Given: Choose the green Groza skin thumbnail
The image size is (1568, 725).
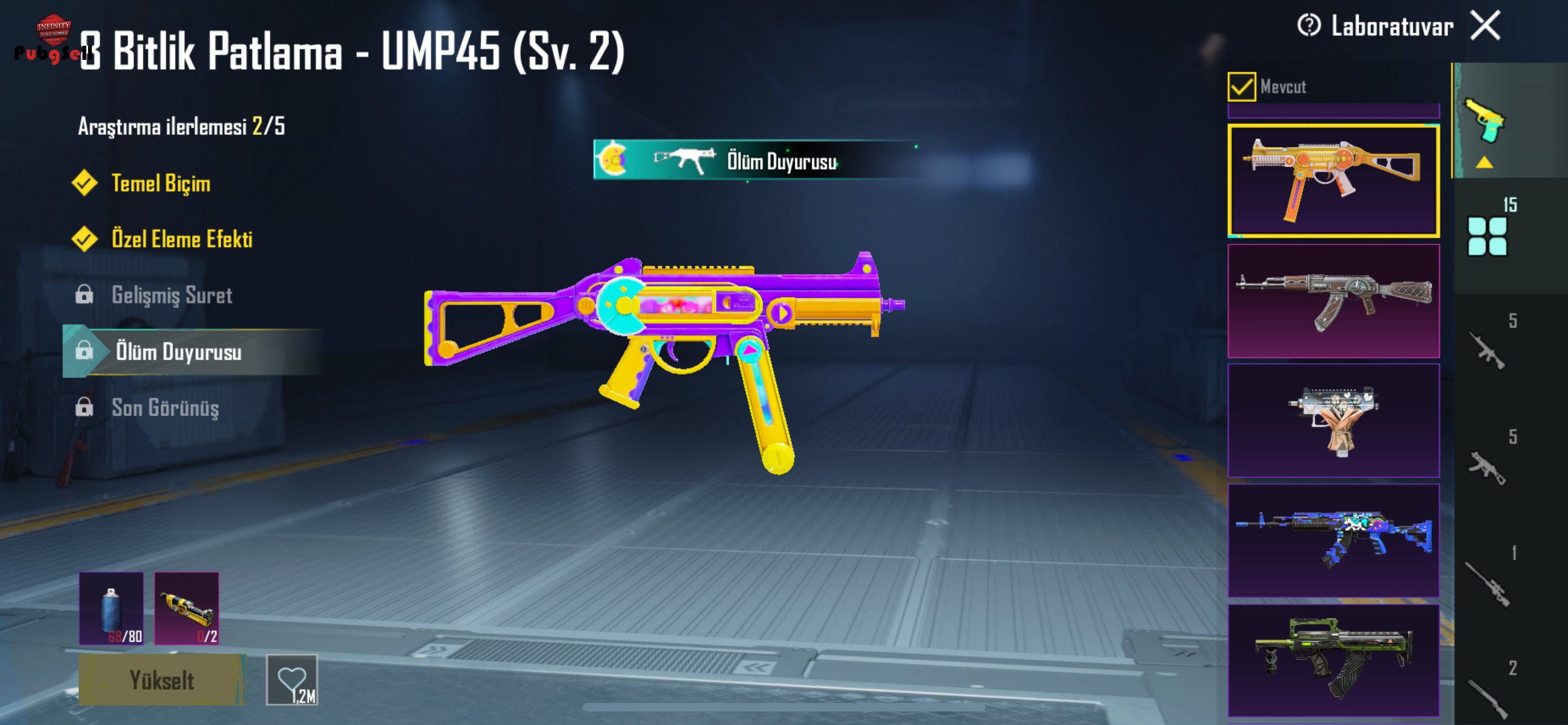Looking at the screenshot, I should coord(1333,660).
